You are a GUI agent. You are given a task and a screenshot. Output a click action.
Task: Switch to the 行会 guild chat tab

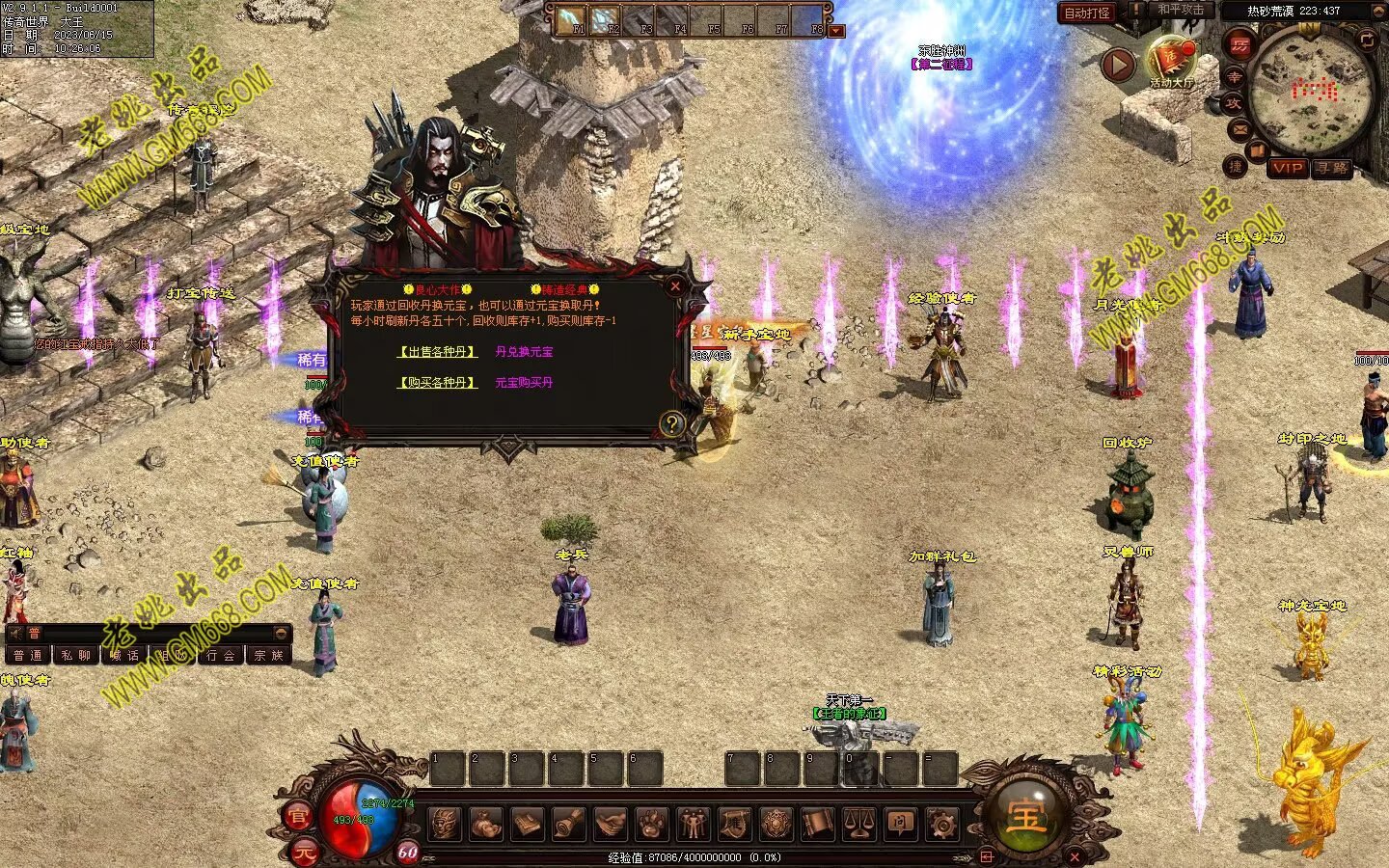pyautogui.click(x=221, y=655)
